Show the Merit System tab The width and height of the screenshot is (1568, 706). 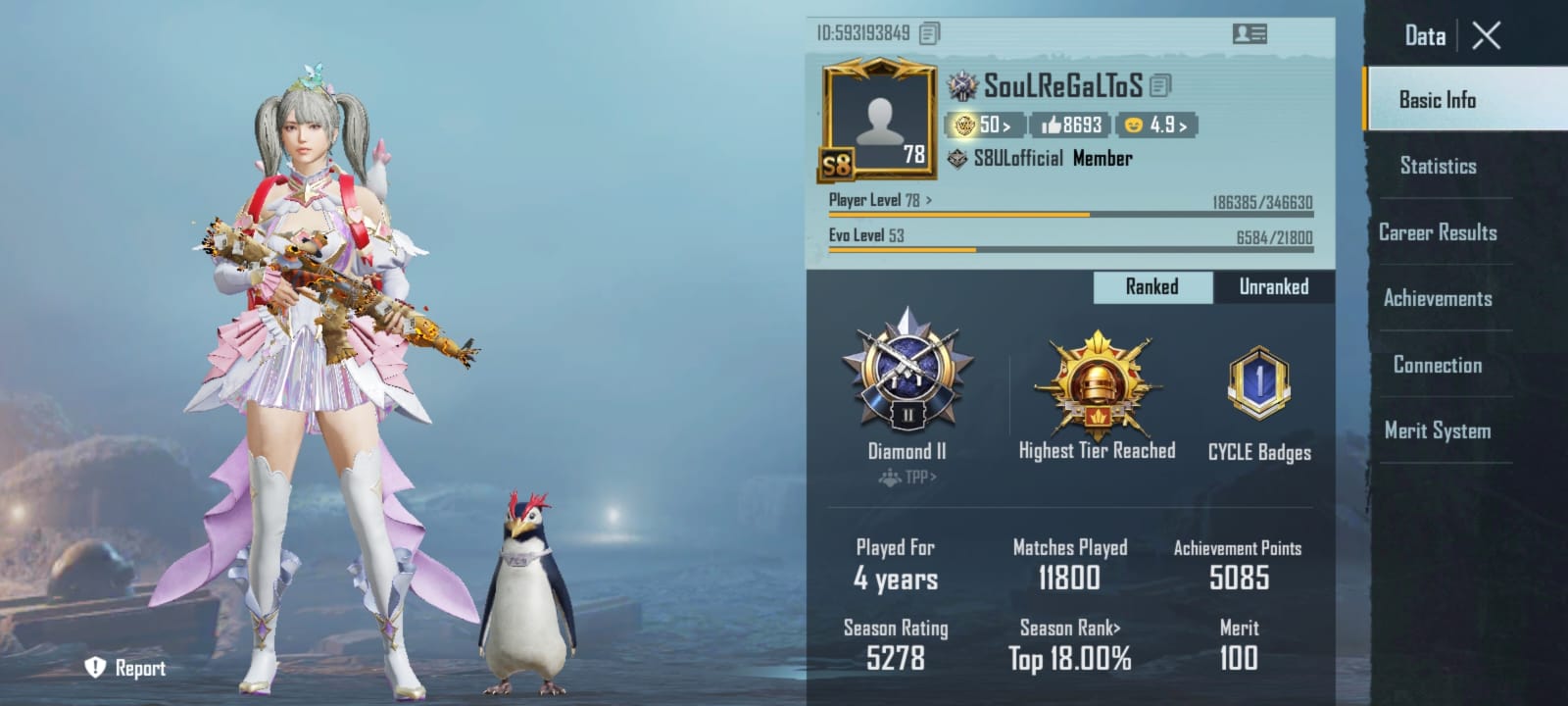point(1438,430)
